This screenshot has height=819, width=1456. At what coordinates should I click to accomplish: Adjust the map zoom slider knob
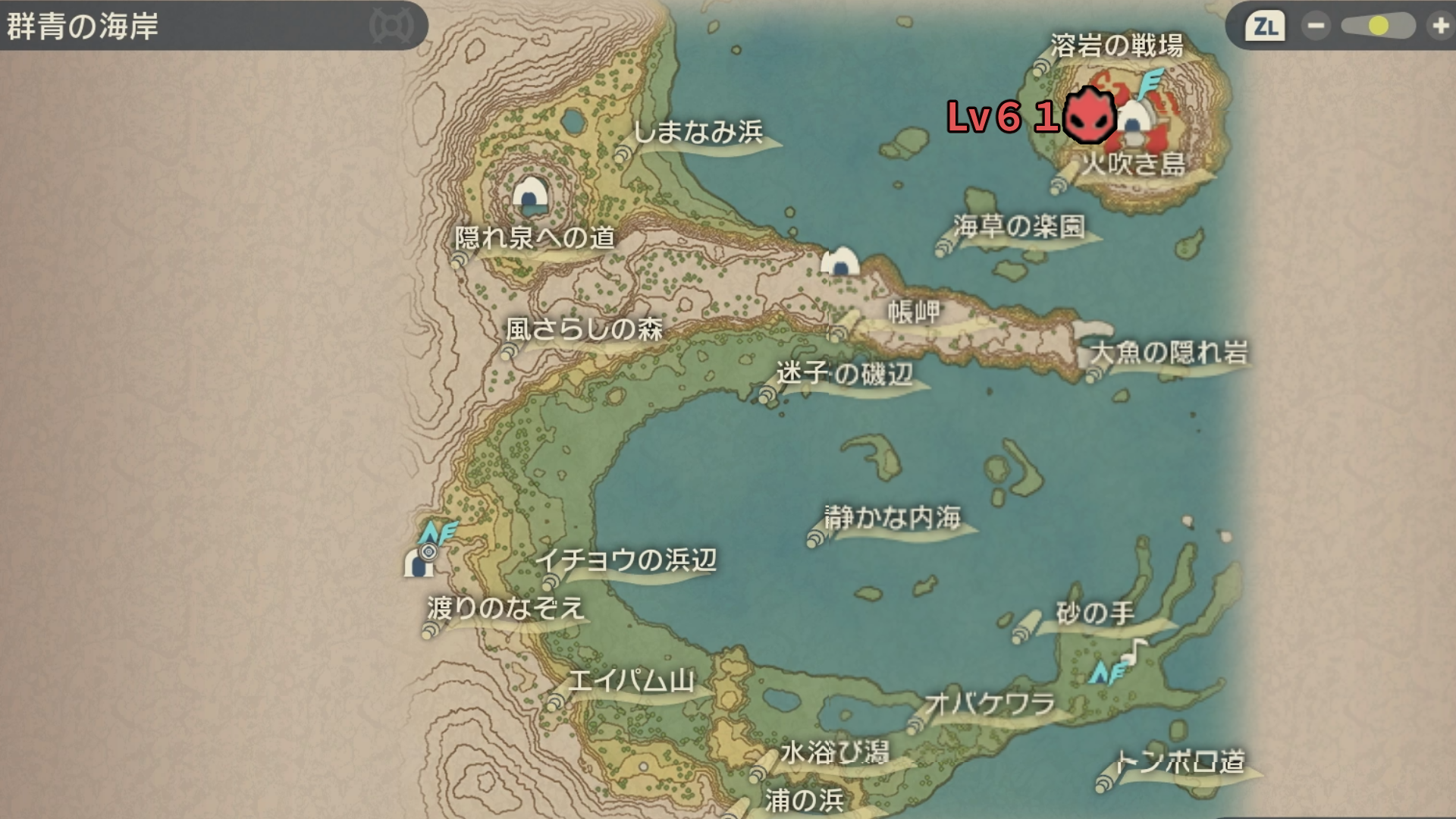tap(1379, 27)
